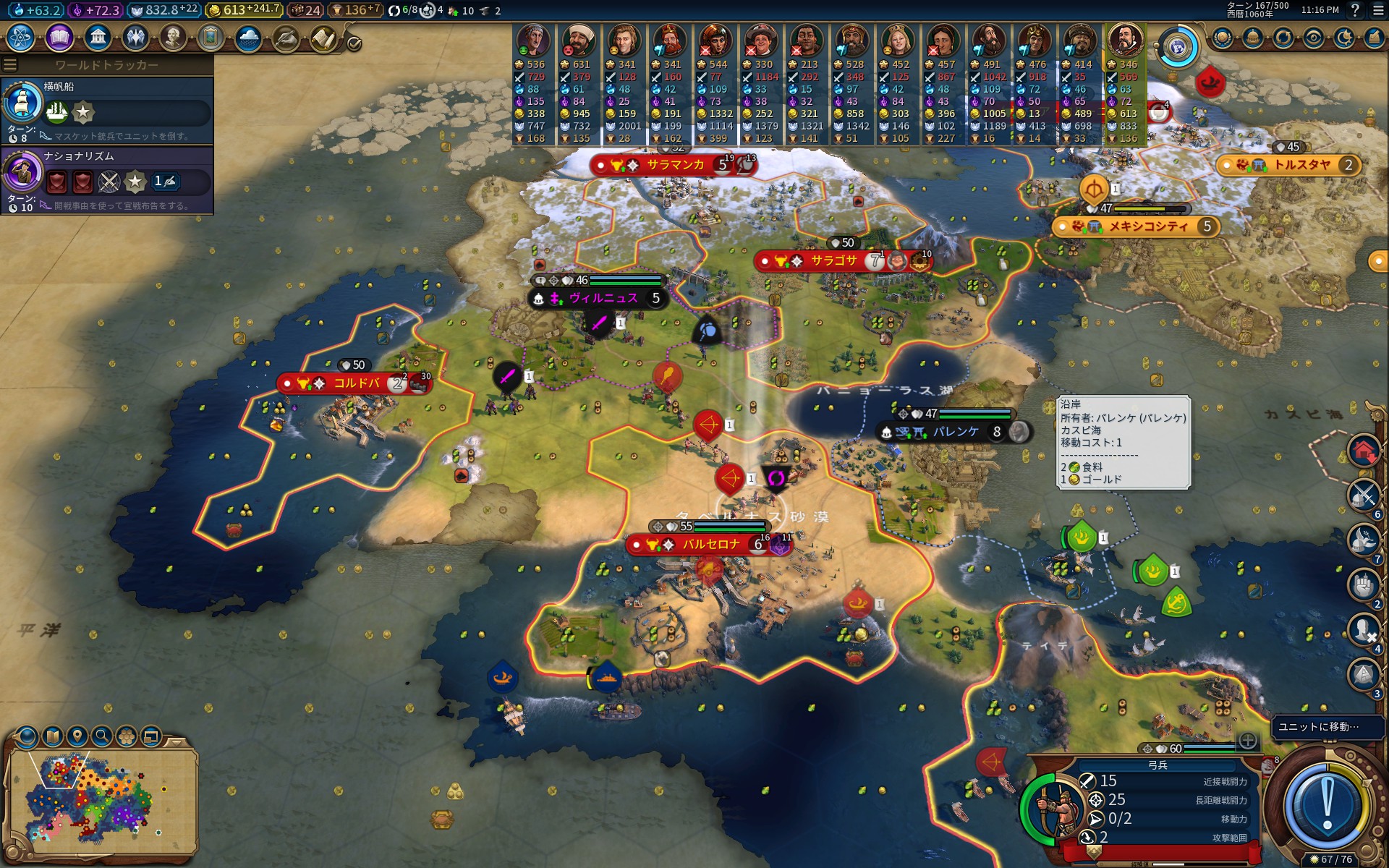Select the 横帆船 research entry
The image size is (1389, 868).
pos(107,109)
